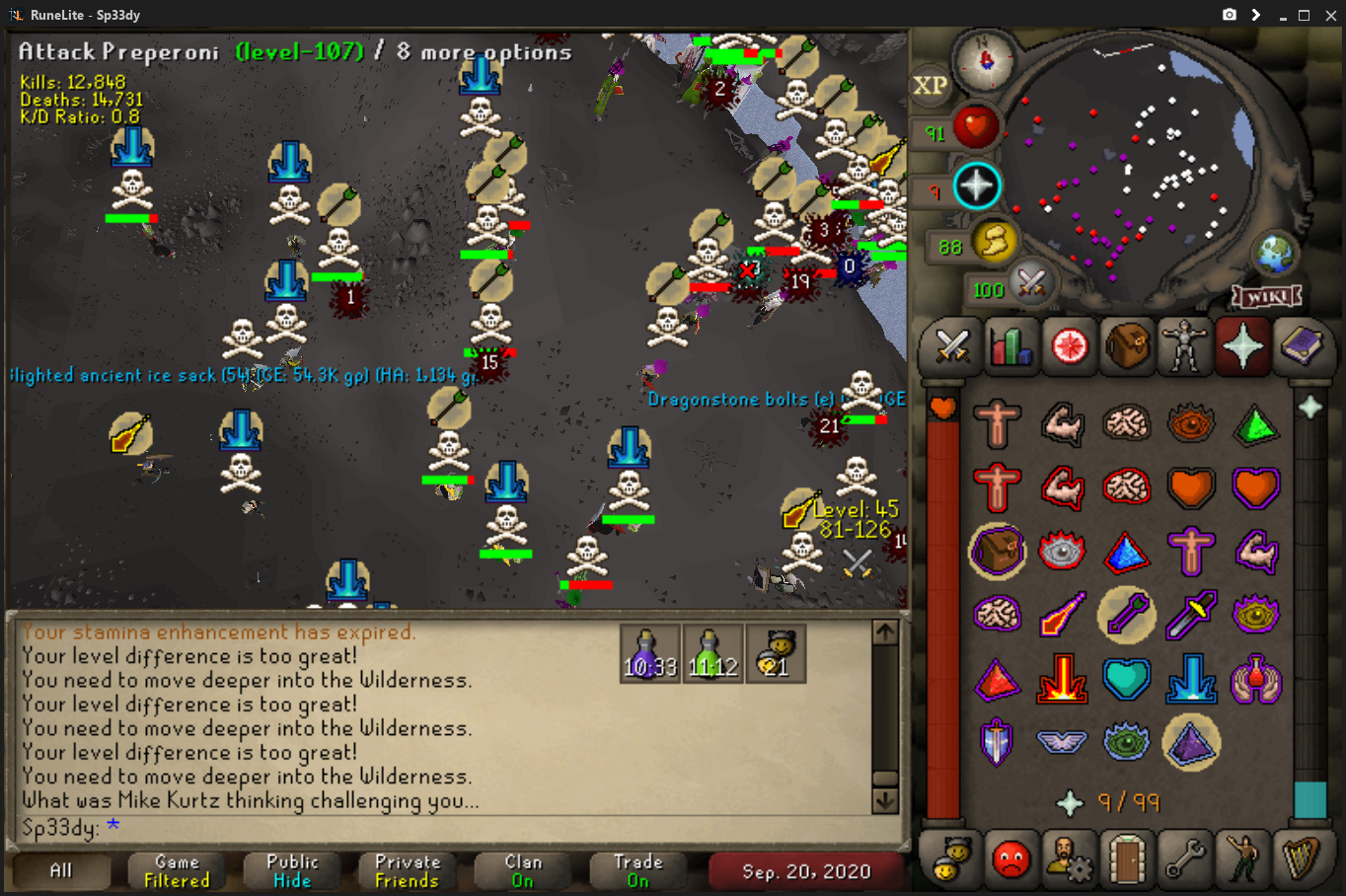Open the Music Player harp tab
Viewport: 1346px width, 896px height.
(1301, 859)
